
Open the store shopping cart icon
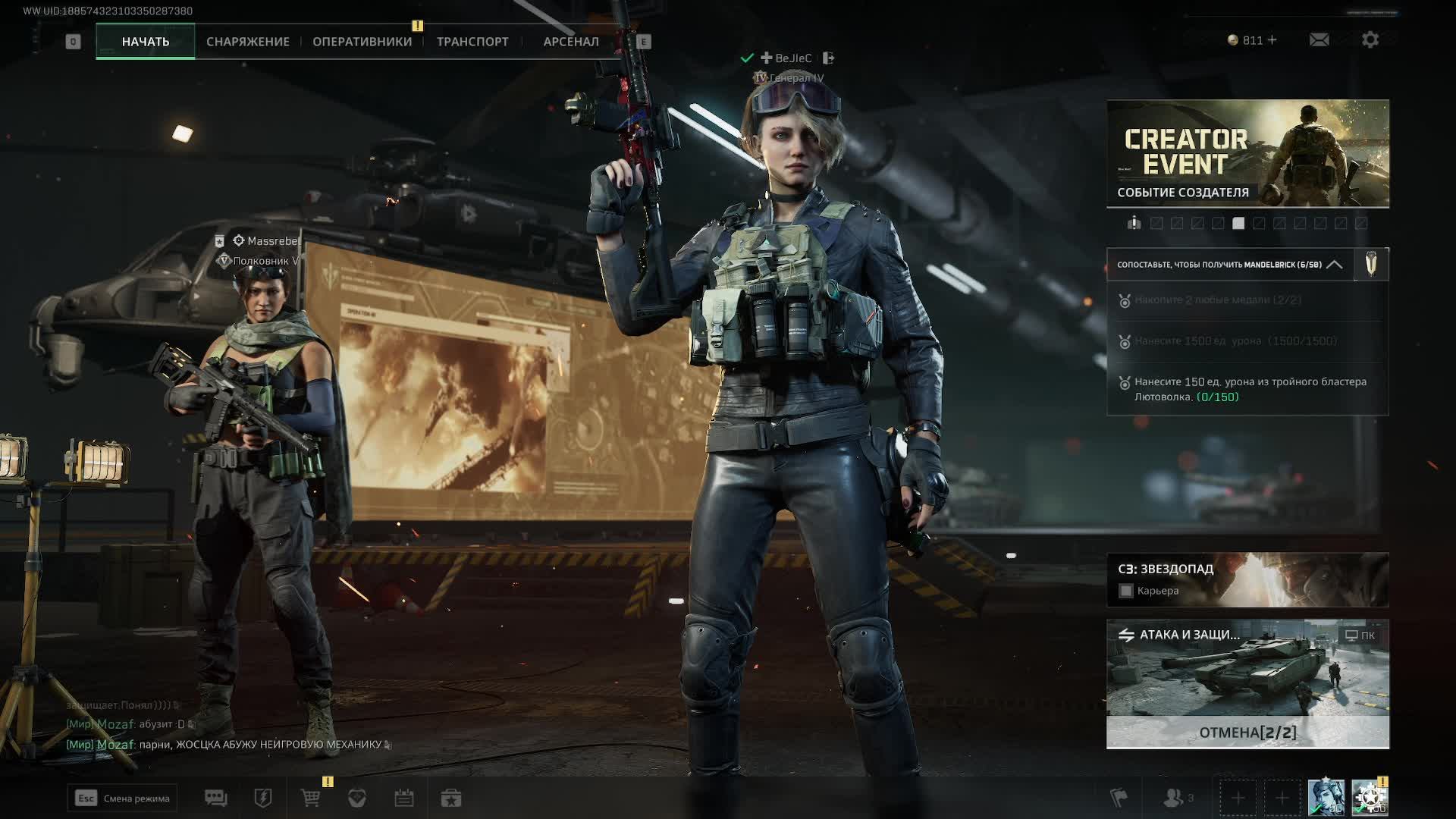click(310, 798)
